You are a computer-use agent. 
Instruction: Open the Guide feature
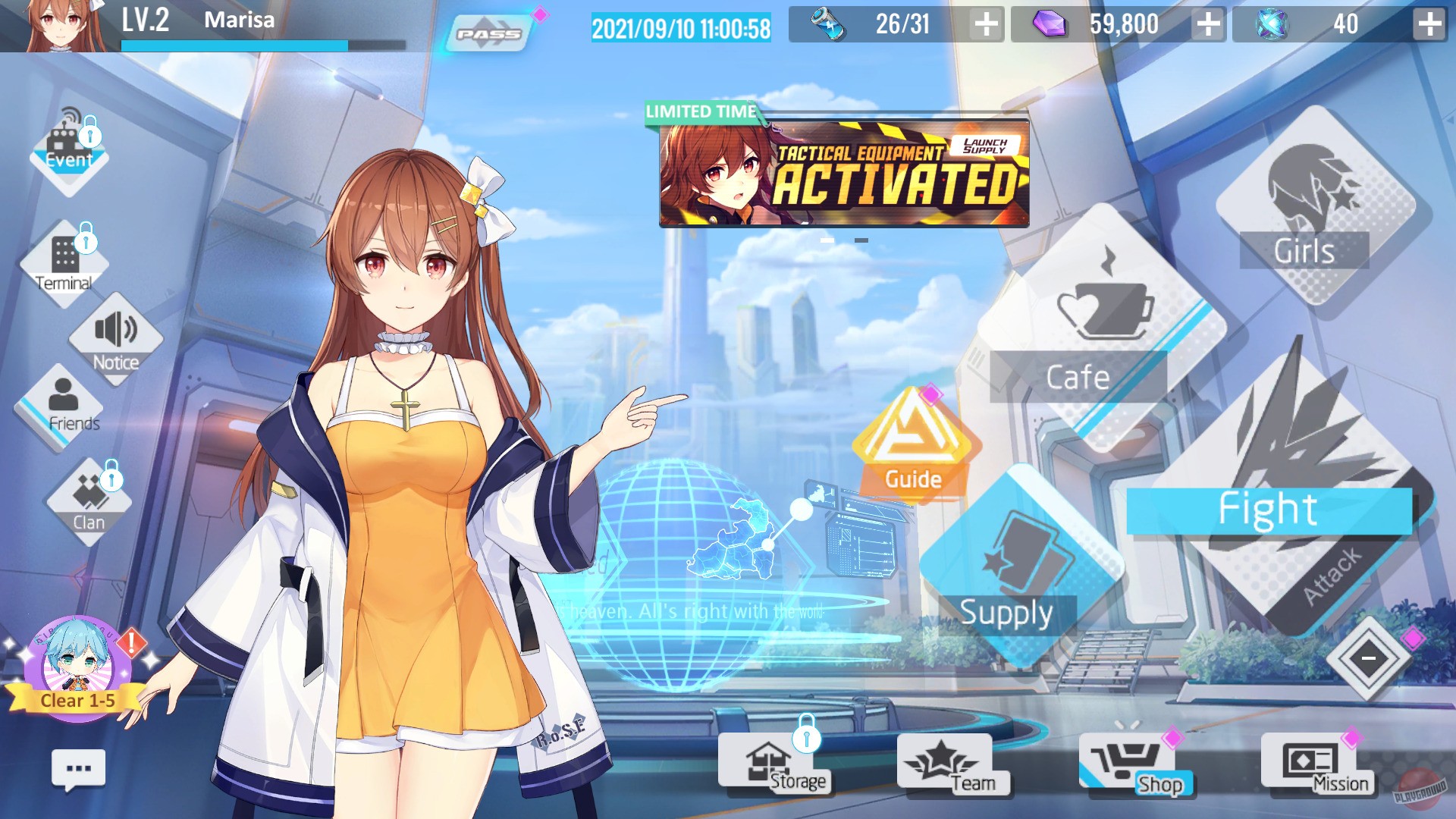tap(912, 447)
